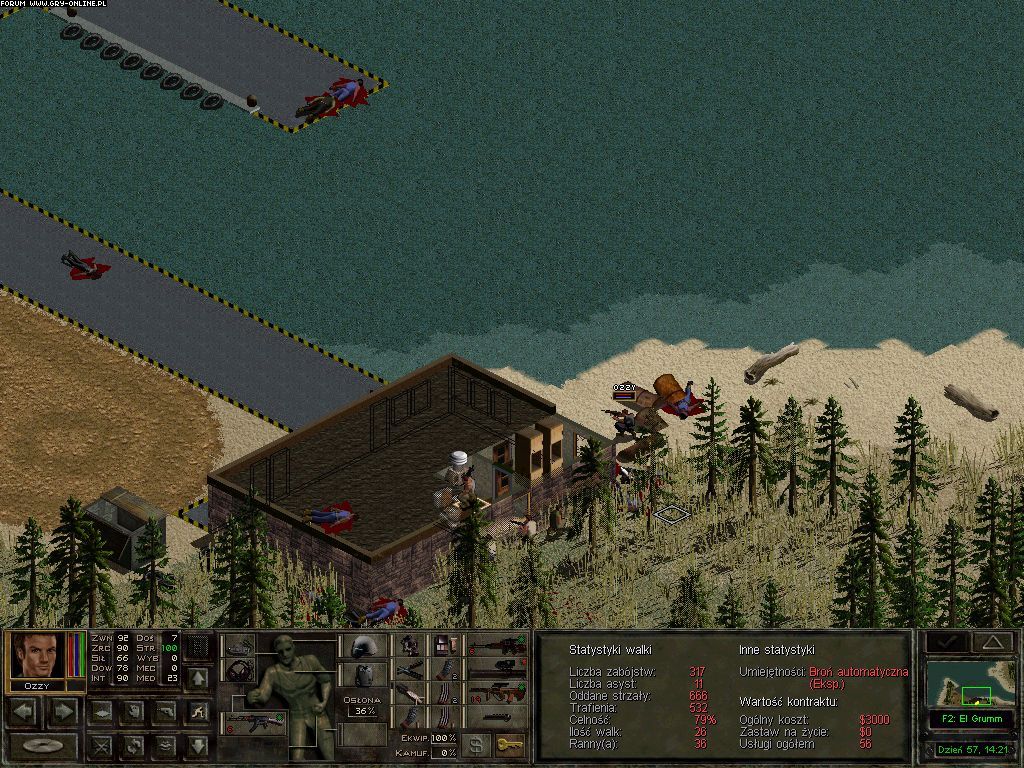
Task: Click the up arrow level button
Action: [x=199, y=678]
